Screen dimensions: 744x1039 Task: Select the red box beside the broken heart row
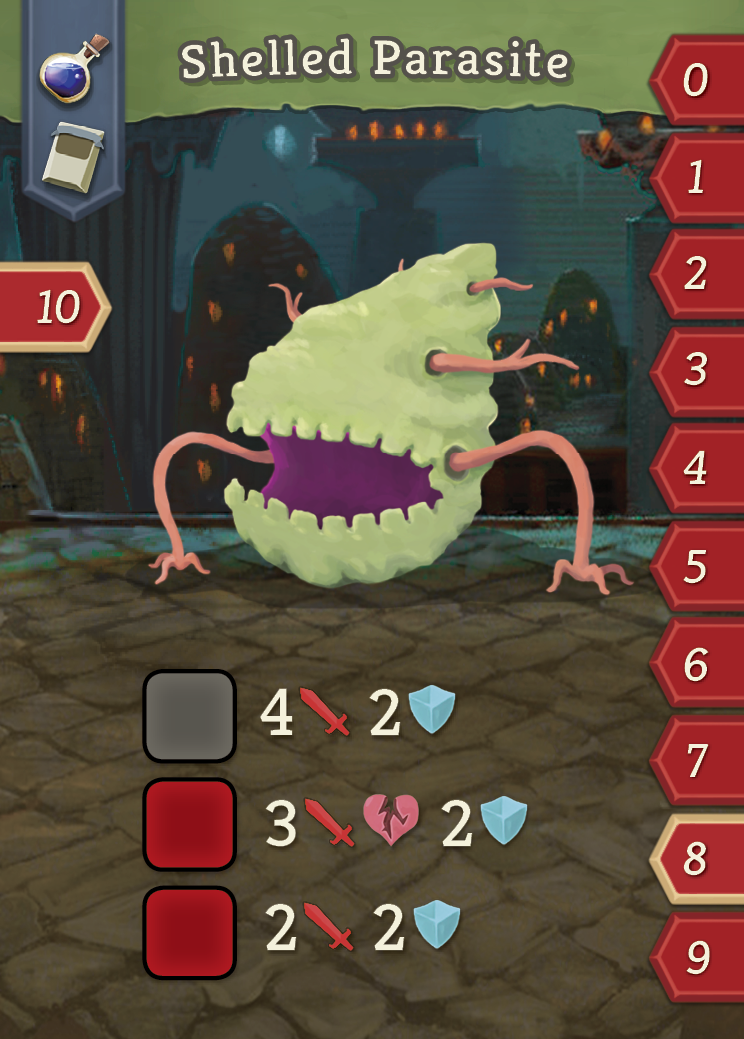coord(190,824)
